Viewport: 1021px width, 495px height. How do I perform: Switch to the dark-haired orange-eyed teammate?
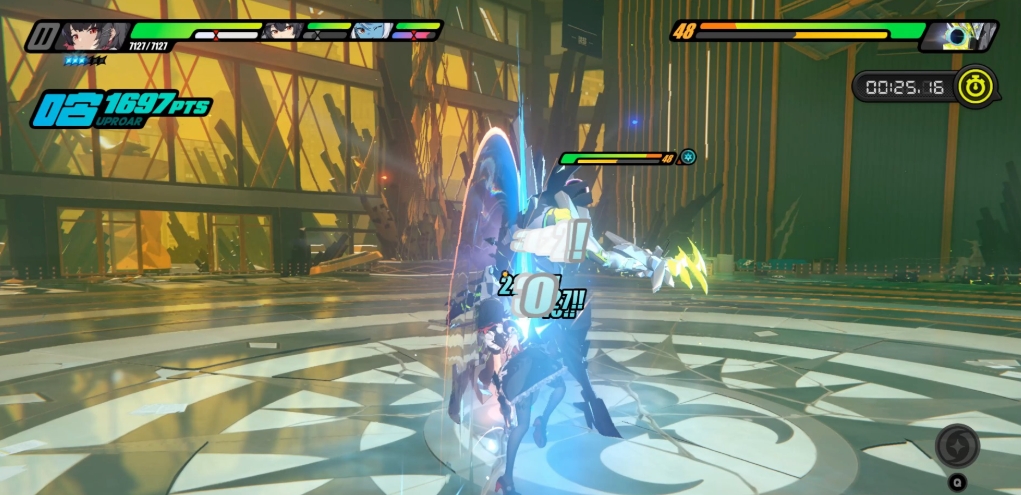280,31
